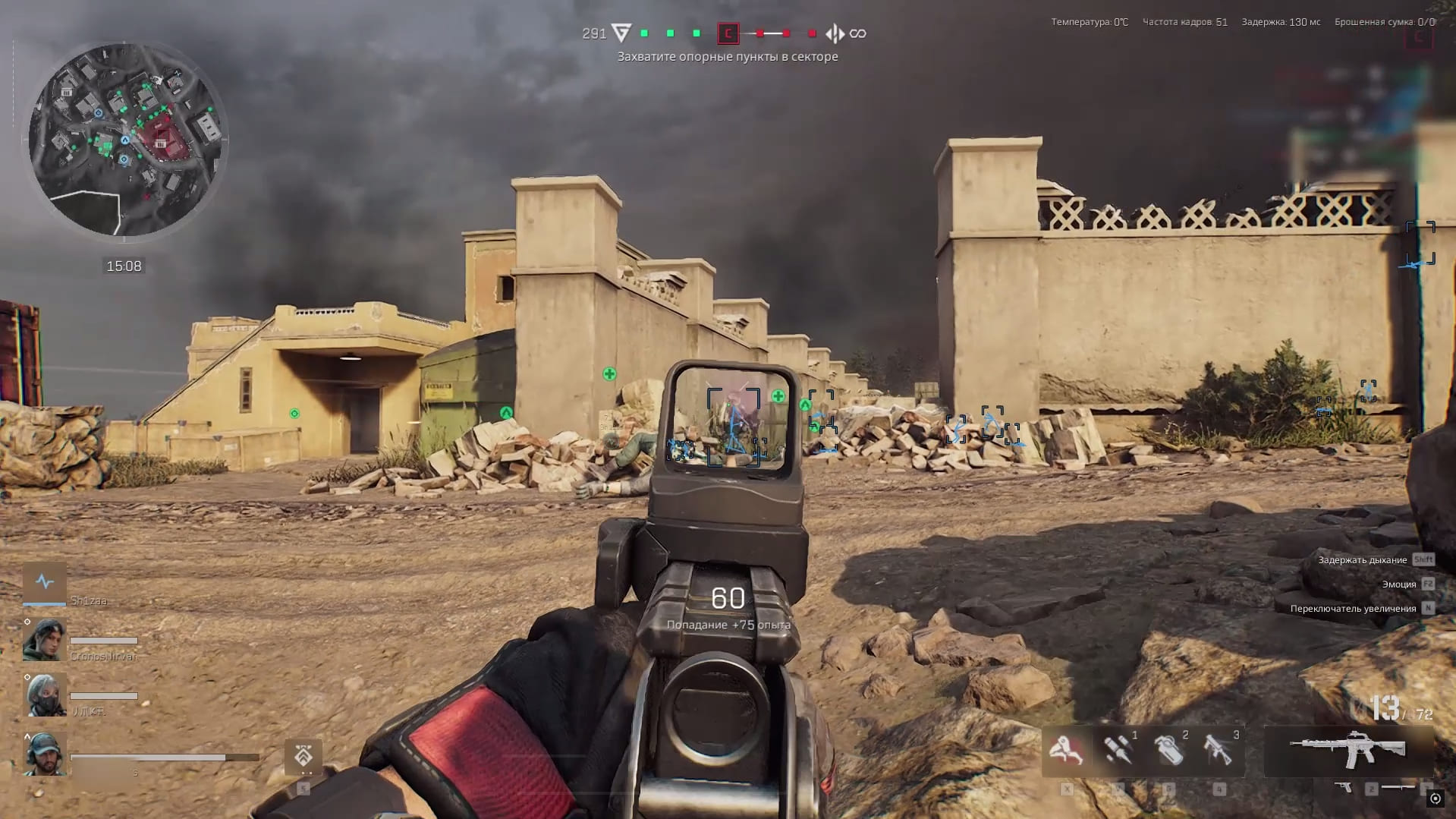Select the masked grey-haired squadmate portrait
The image size is (1456, 819).
[44, 695]
